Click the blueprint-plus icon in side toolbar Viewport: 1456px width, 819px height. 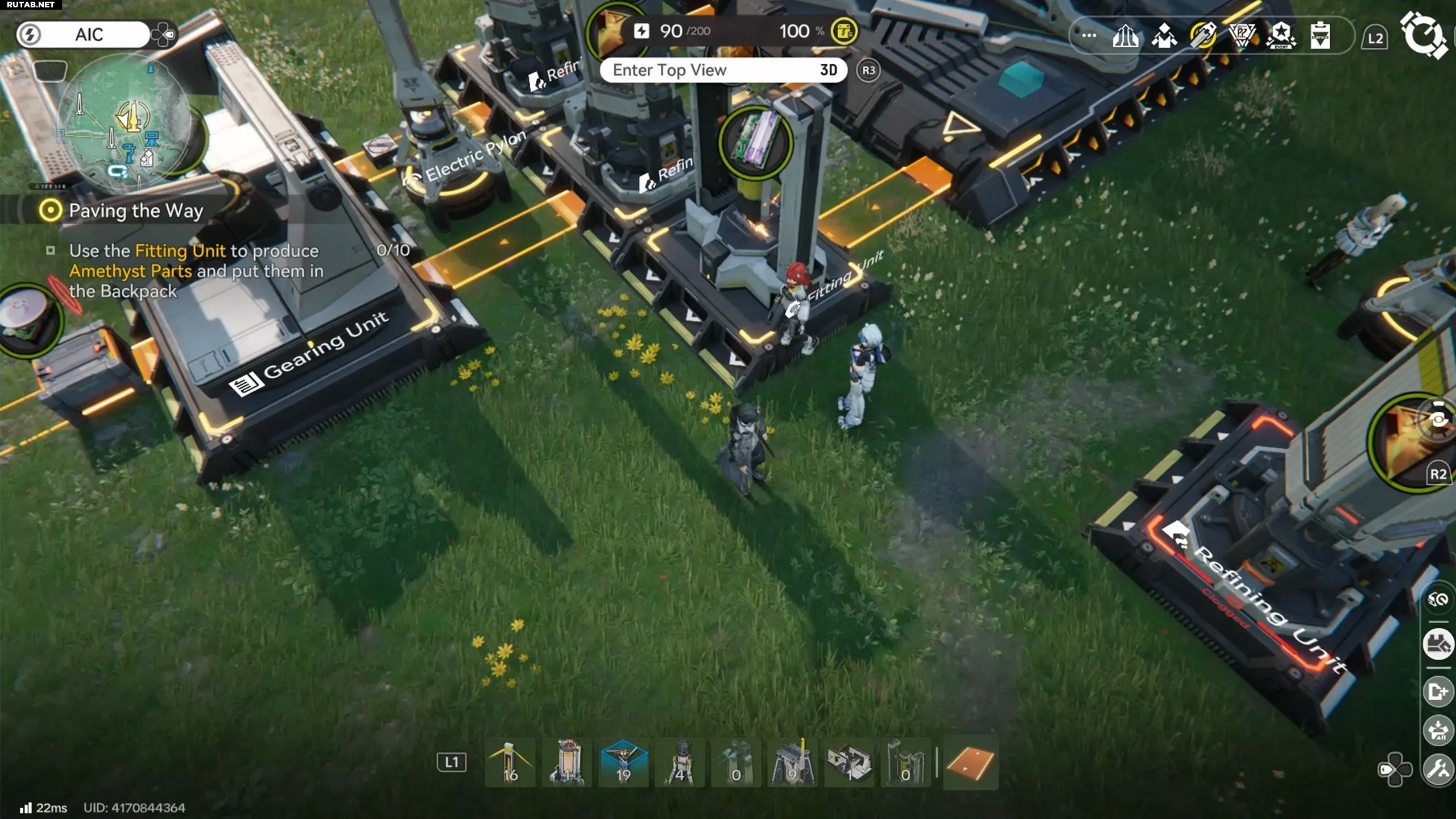1438,692
